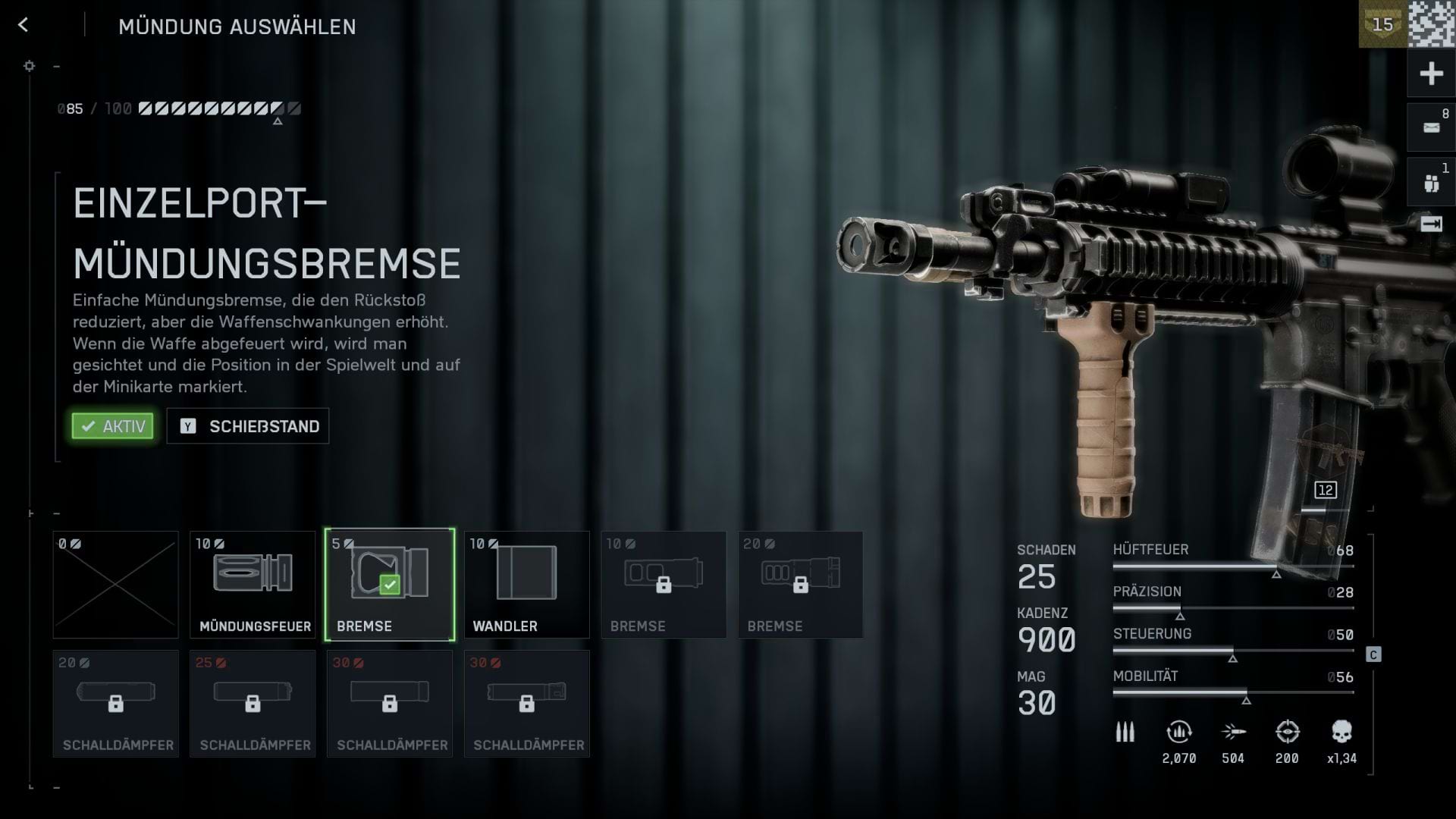Select the locked Bremse costing 20 points
The height and width of the screenshot is (819, 1456).
pyautogui.click(x=800, y=585)
